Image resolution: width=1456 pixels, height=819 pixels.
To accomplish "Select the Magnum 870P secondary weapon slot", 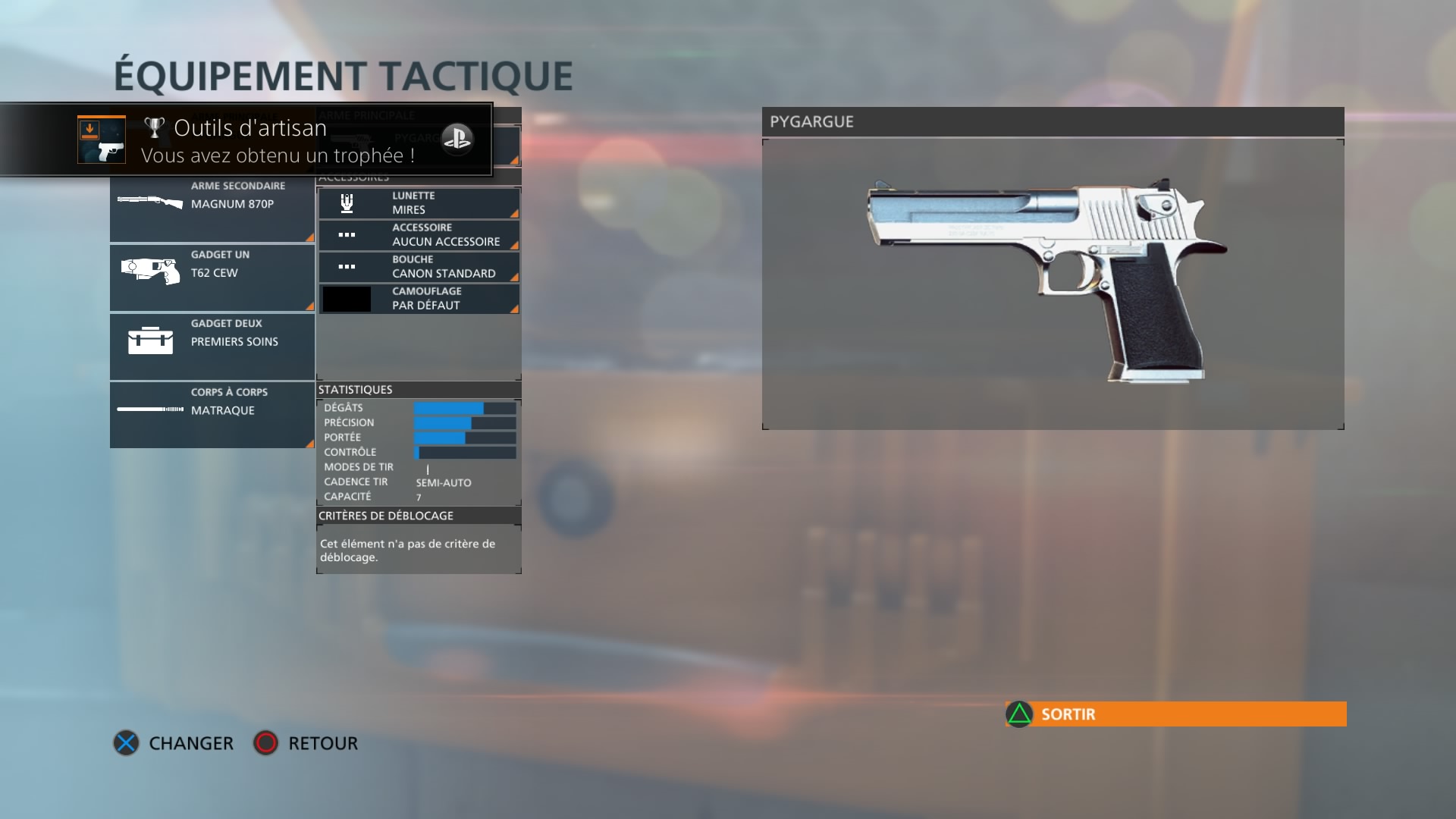I will 212,208.
